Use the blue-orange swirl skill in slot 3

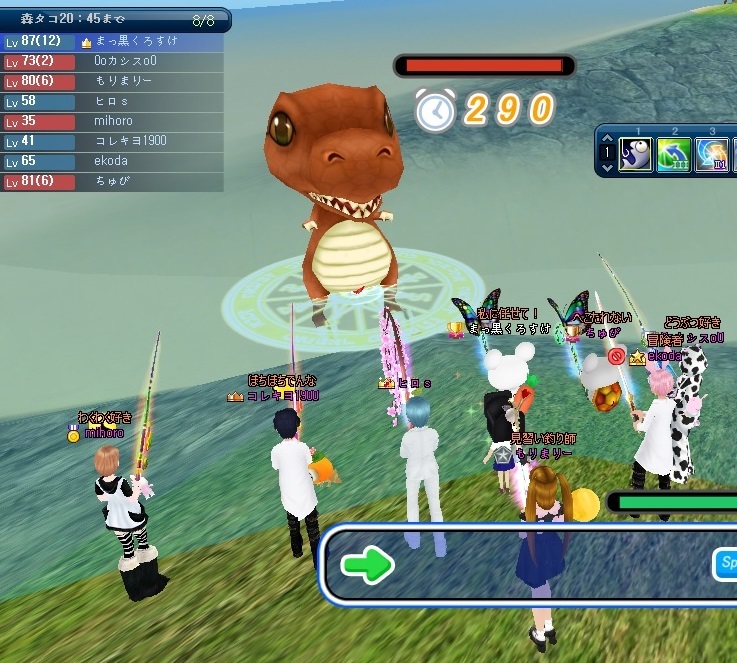coord(713,156)
